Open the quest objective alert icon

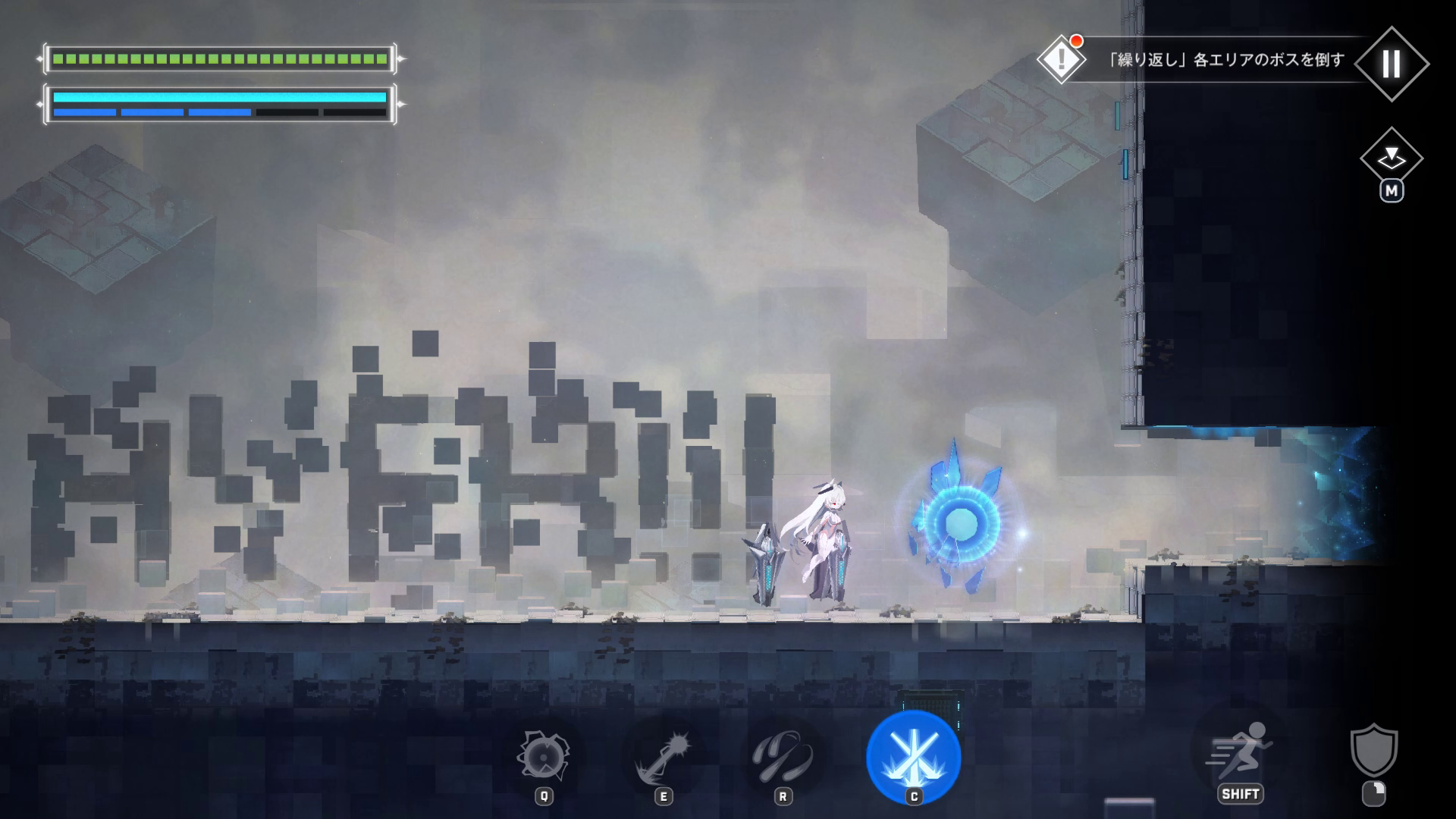(x=1061, y=58)
